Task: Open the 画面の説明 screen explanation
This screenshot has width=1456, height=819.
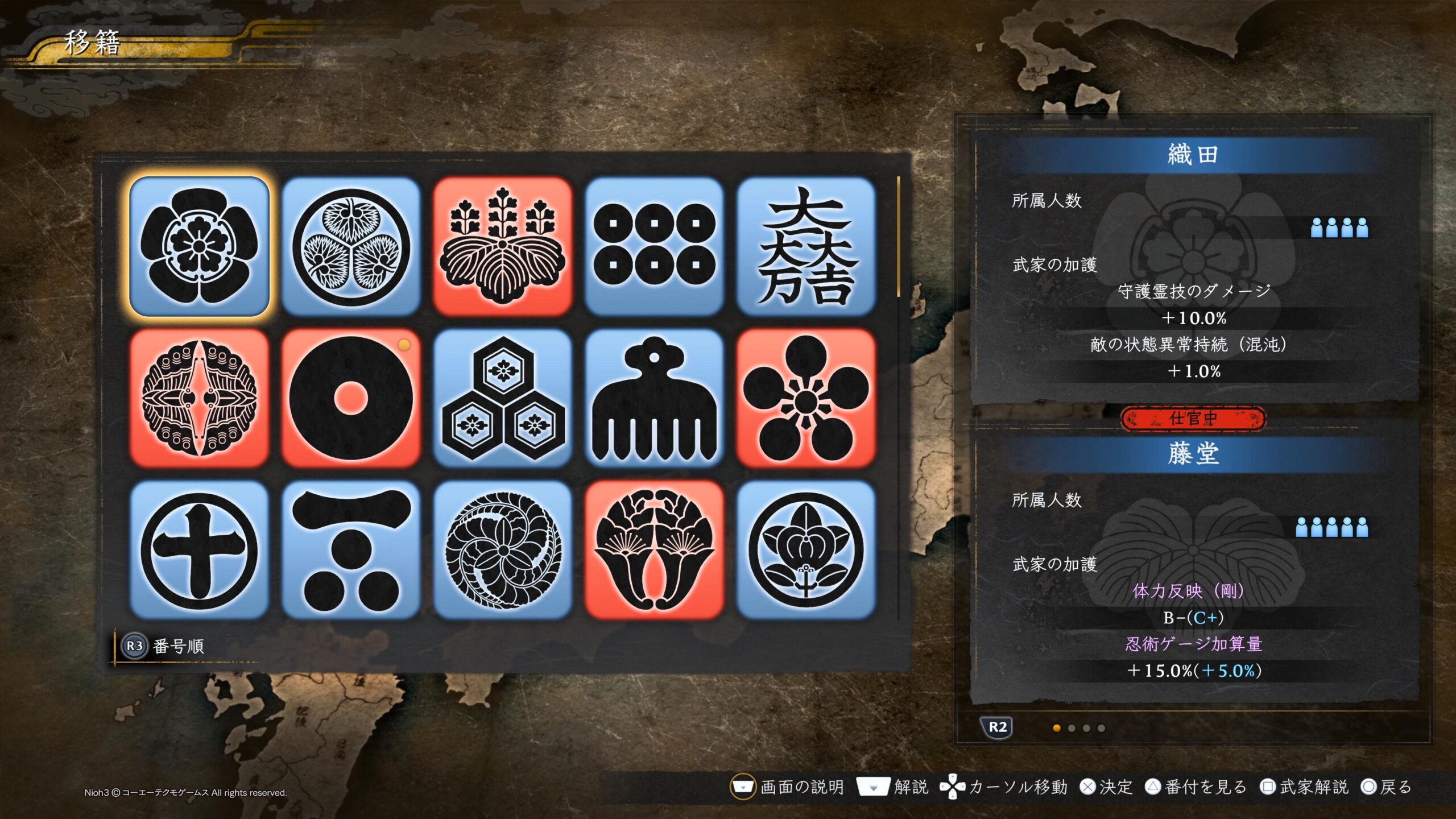Action: pos(788,787)
